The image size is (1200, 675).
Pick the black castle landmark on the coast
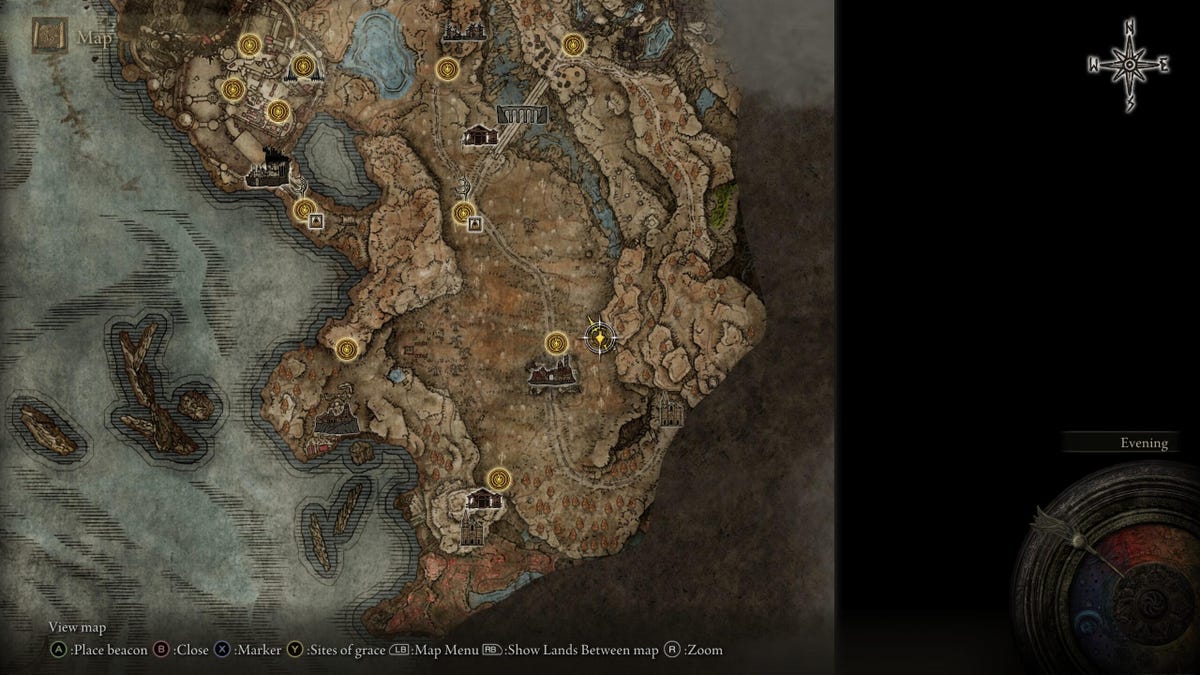(x=268, y=175)
